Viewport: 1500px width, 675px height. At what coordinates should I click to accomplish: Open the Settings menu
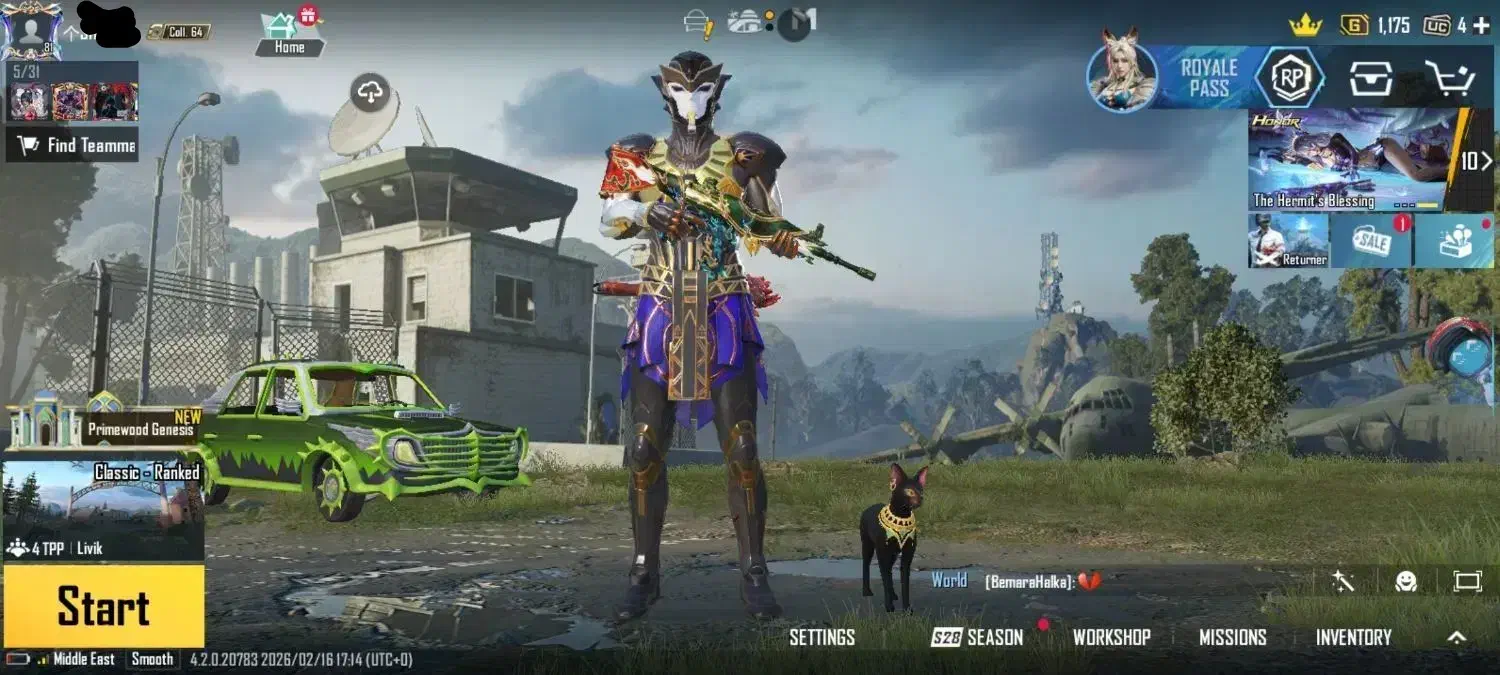[822, 638]
